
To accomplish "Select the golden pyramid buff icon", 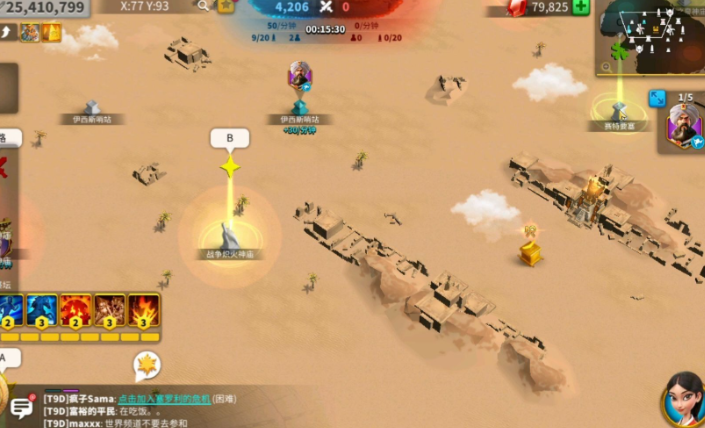I will pyautogui.click(x=51, y=33).
